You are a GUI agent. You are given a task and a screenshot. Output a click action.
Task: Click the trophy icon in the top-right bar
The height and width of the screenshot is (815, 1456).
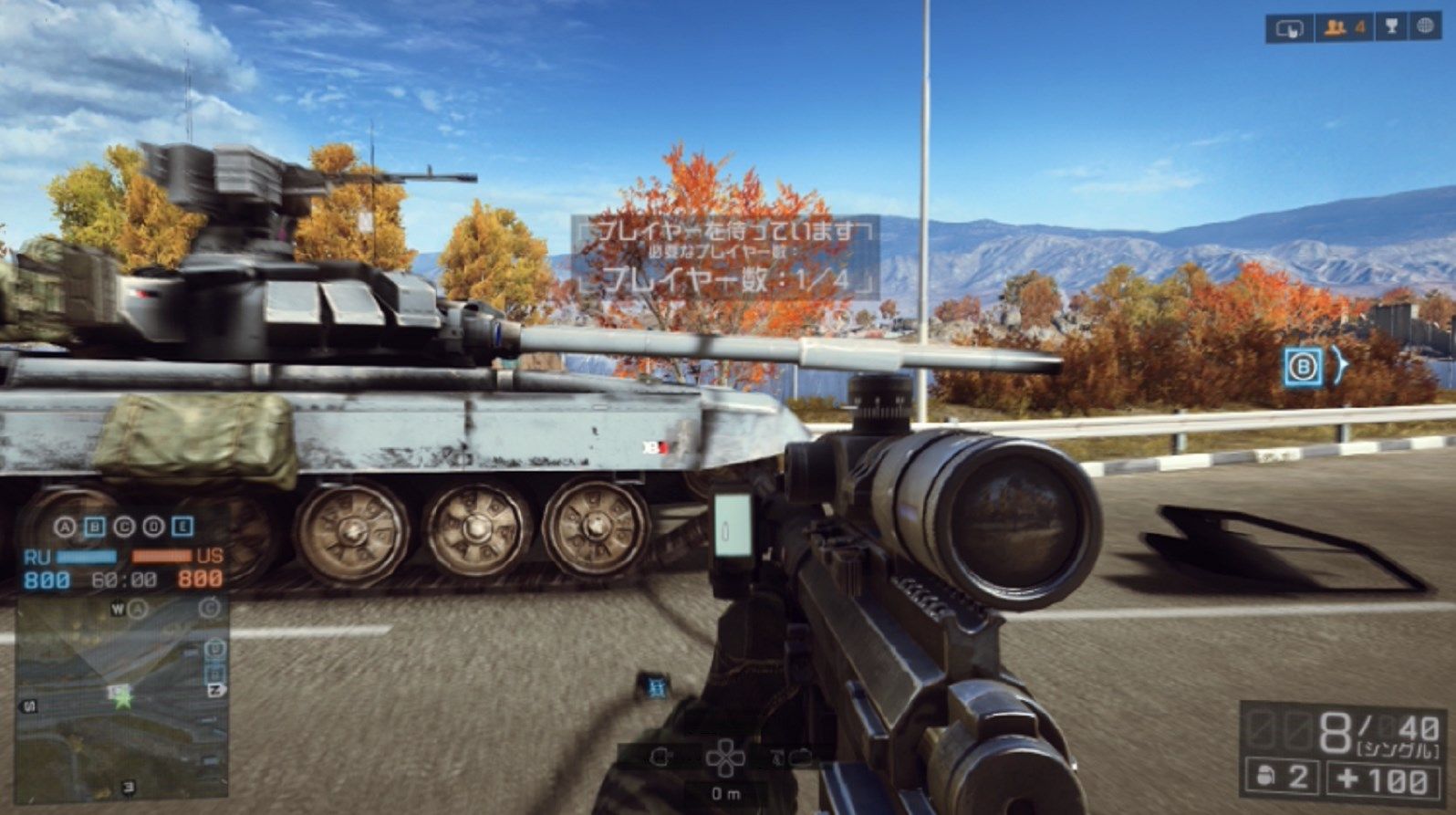point(1389,28)
